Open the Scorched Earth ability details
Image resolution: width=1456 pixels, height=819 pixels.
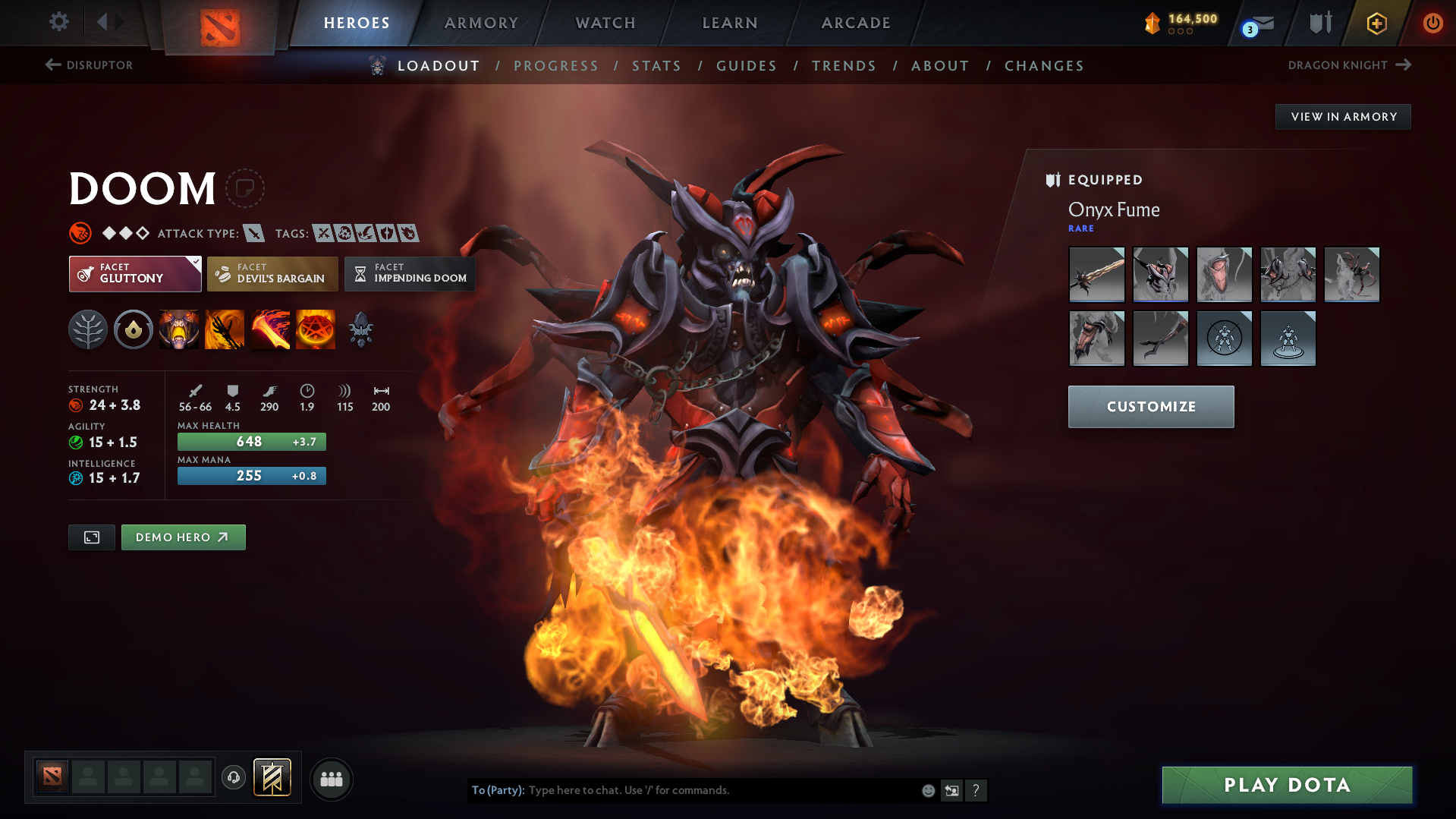(225, 329)
